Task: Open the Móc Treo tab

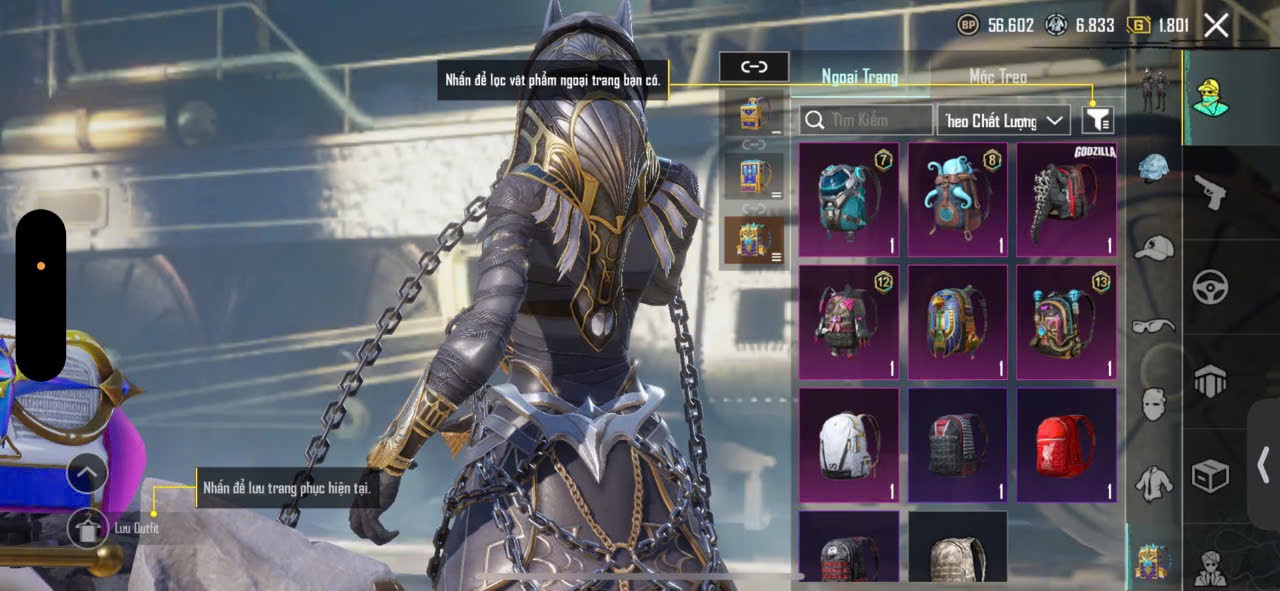Action: coord(998,76)
